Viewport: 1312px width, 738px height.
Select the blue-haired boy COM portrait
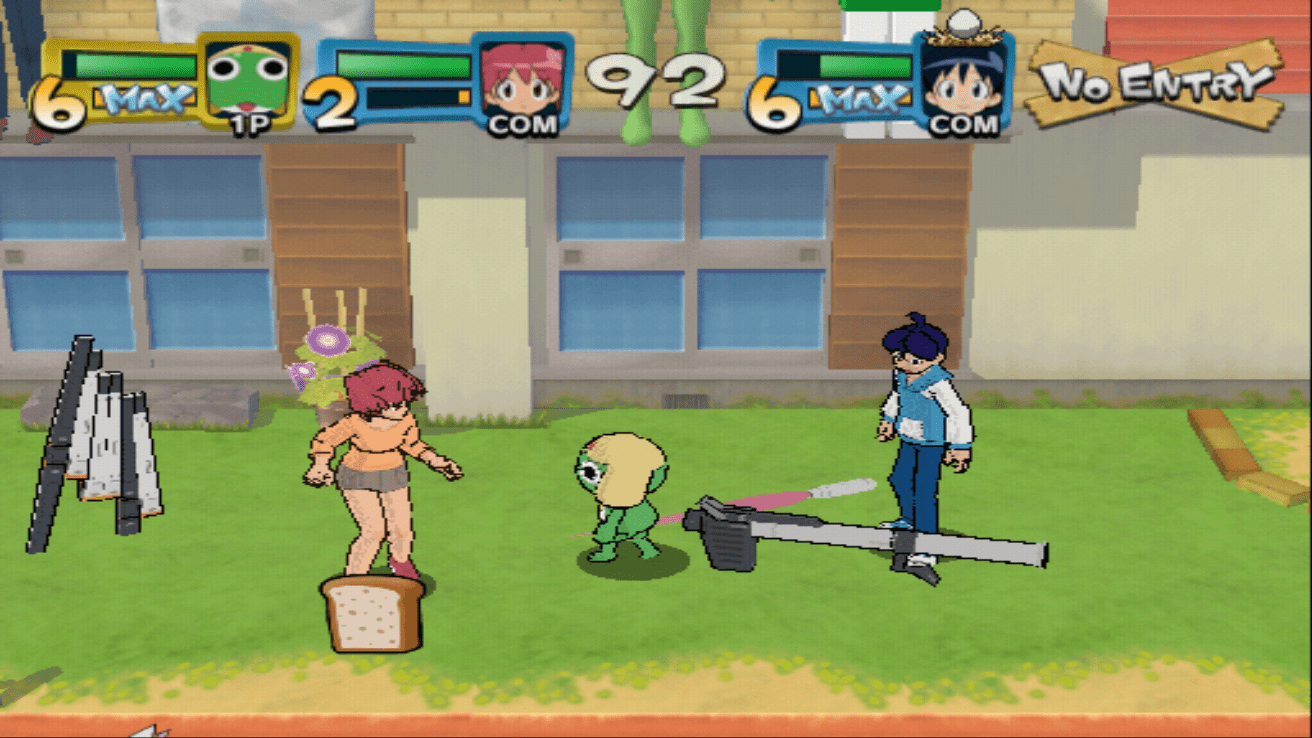point(961,83)
